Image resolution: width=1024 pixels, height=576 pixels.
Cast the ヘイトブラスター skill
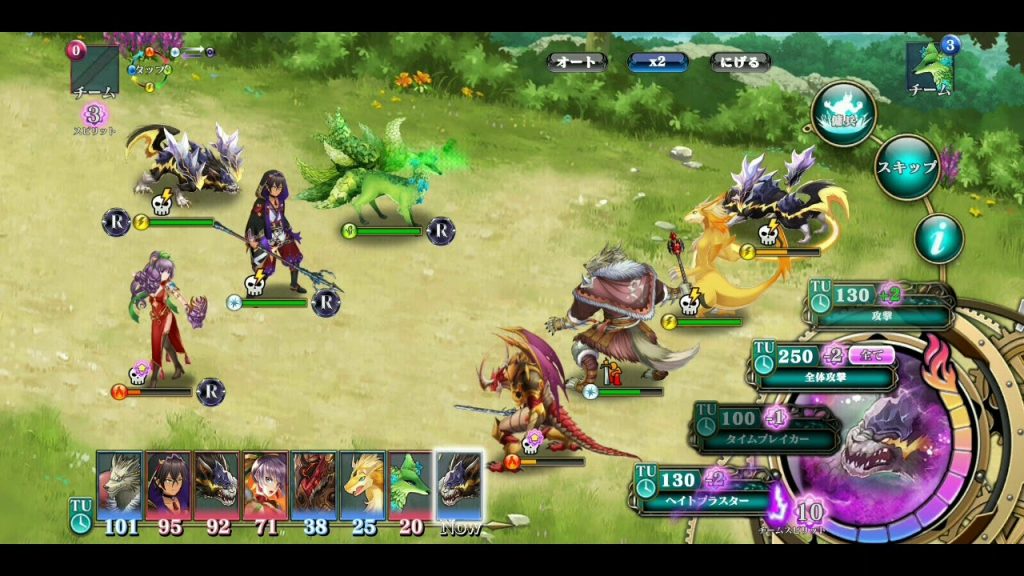(705, 489)
